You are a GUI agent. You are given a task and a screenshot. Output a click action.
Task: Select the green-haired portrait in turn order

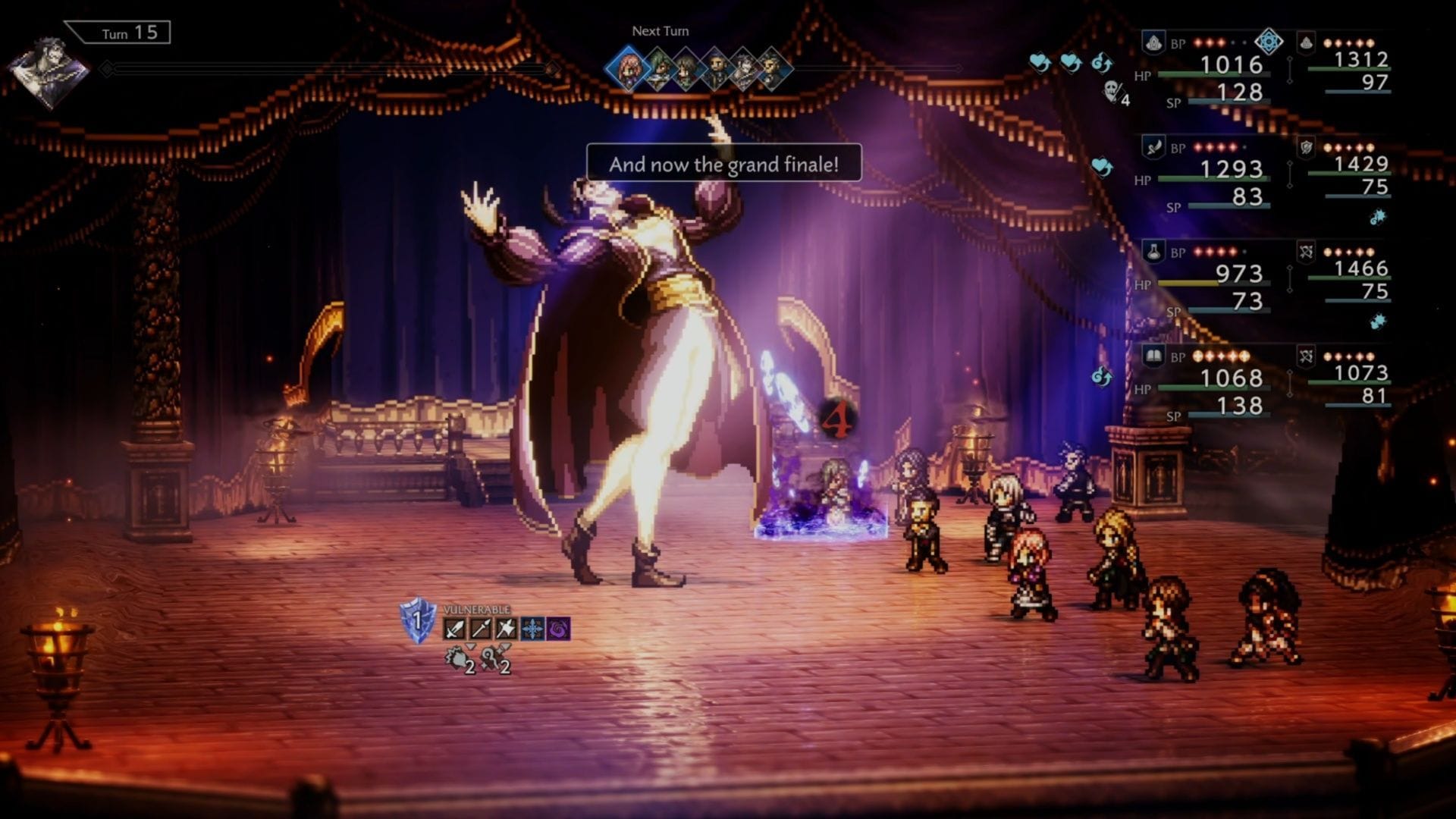point(658,70)
